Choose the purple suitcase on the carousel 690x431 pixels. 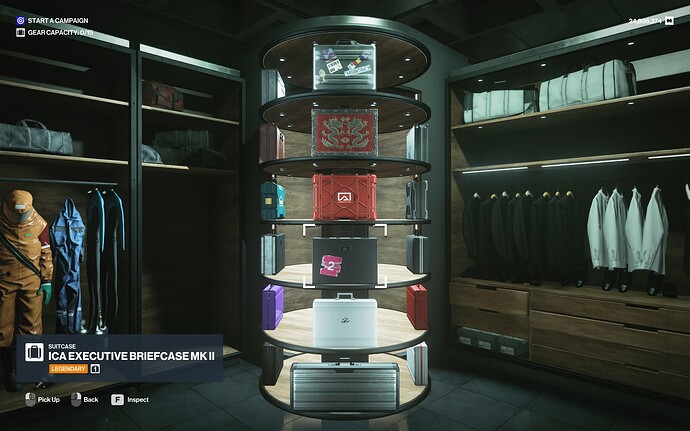pos(272,306)
